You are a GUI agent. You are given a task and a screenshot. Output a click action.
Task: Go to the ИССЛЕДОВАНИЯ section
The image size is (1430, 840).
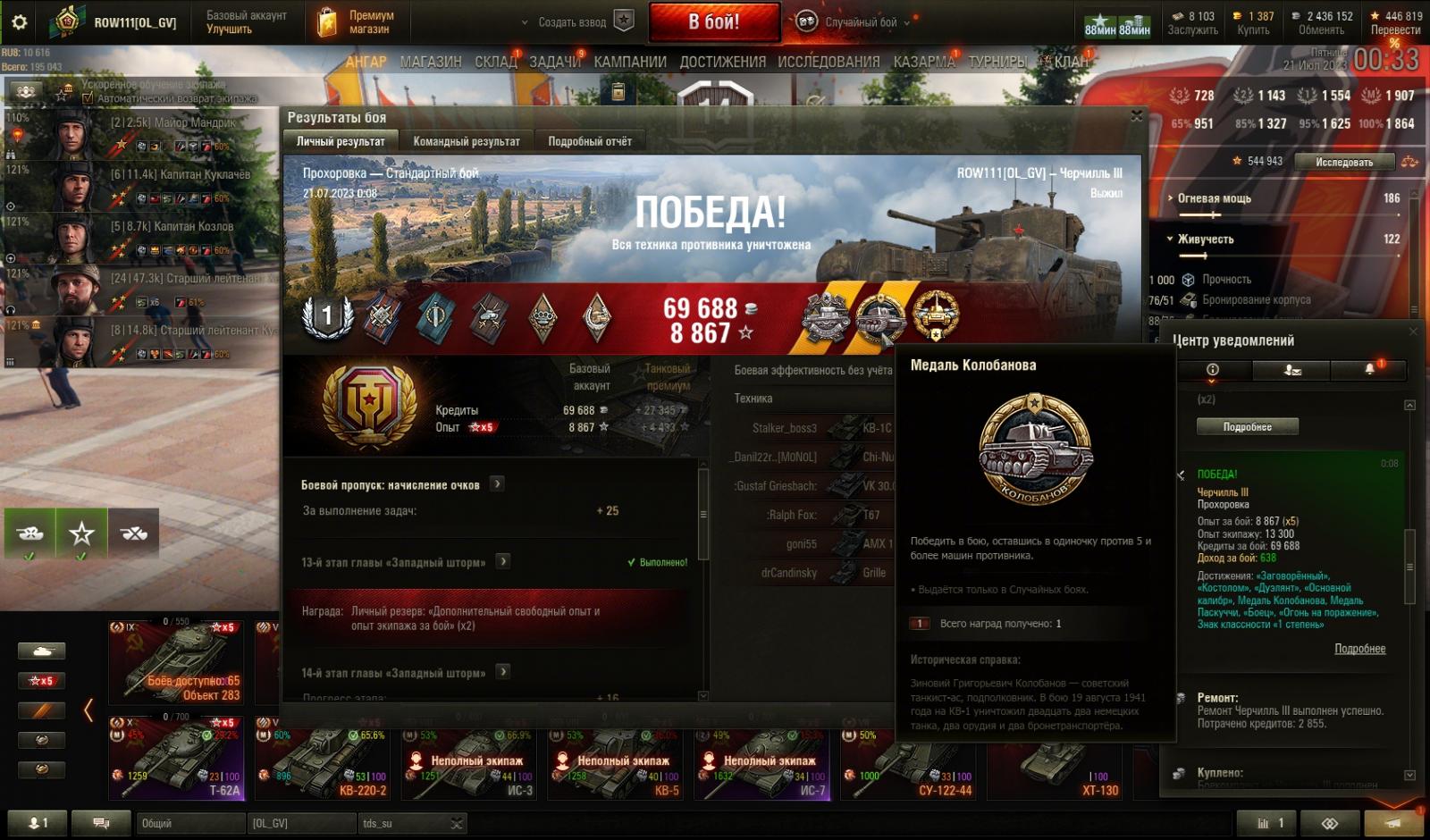click(829, 62)
